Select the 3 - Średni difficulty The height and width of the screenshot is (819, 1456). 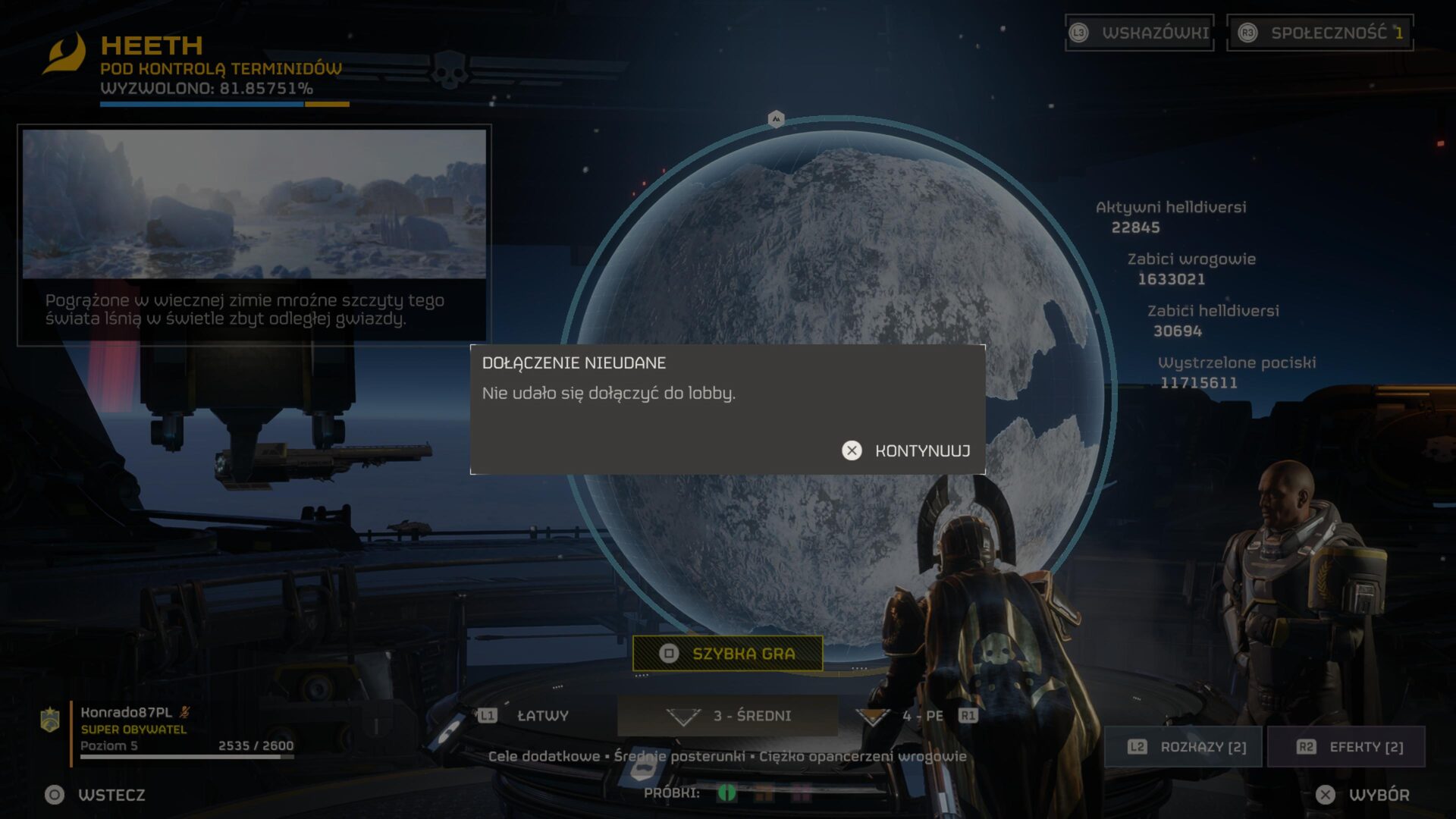[728, 716]
